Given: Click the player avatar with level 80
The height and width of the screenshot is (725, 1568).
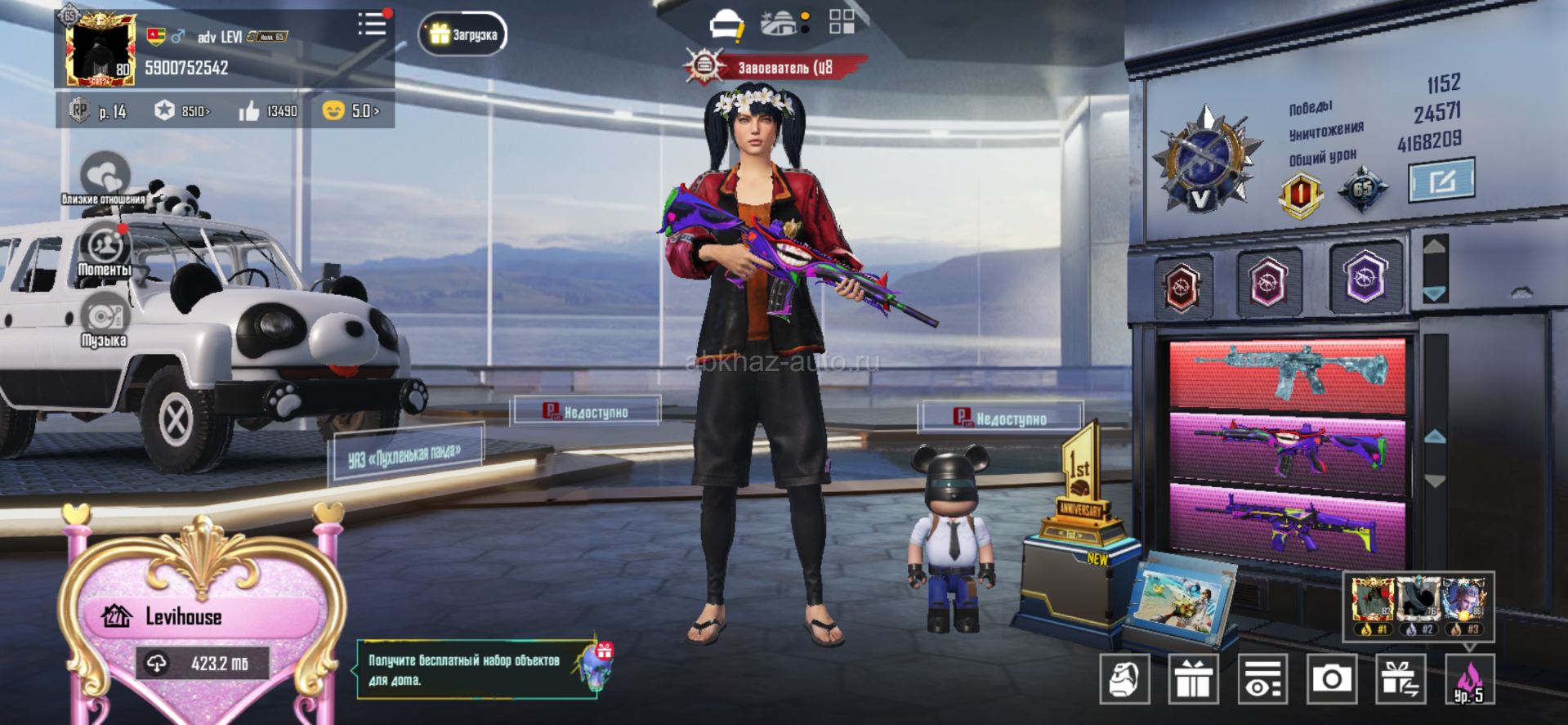Looking at the screenshot, I should pyautogui.click(x=101, y=50).
